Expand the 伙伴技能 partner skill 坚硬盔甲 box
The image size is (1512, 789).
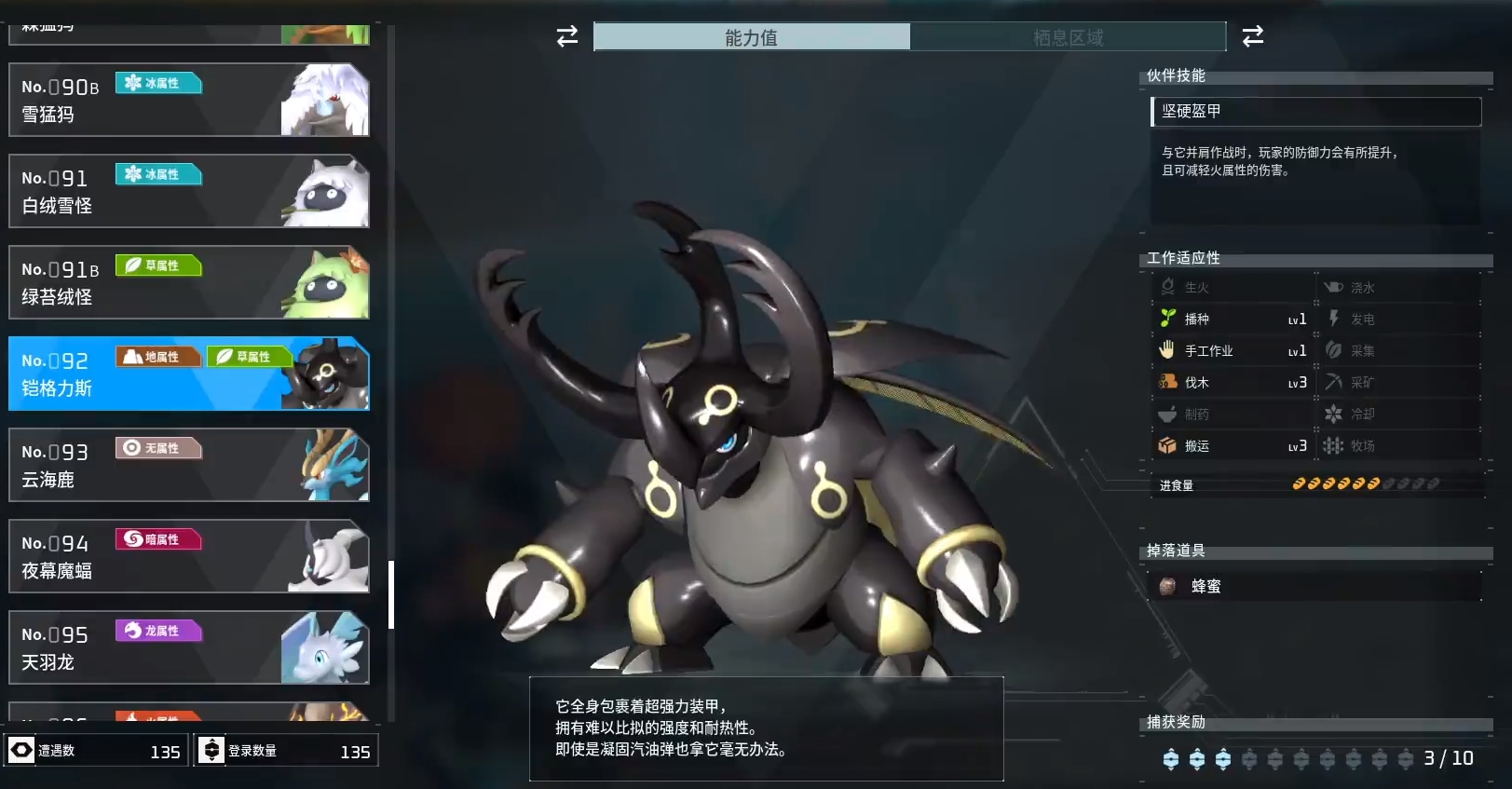tap(1314, 111)
